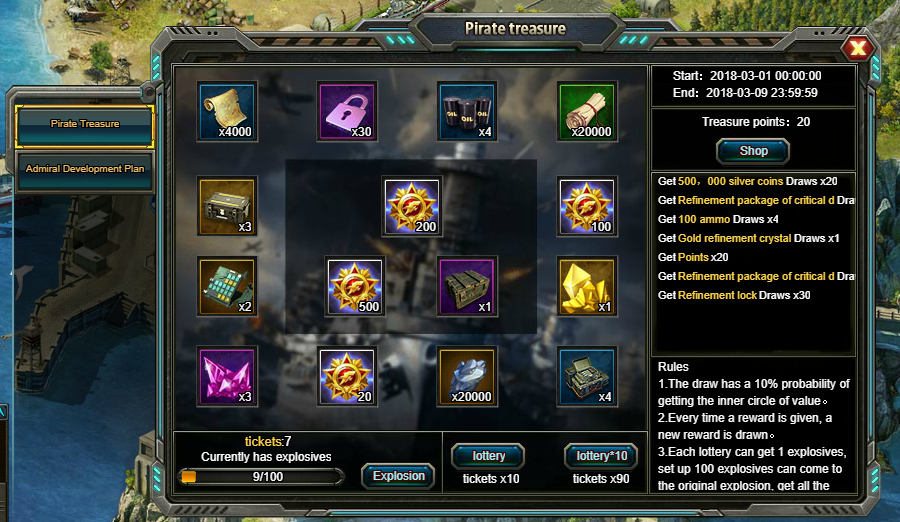Choose the oil barrels x4 reward
Screen dimensions: 900x522
click(467, 111)
